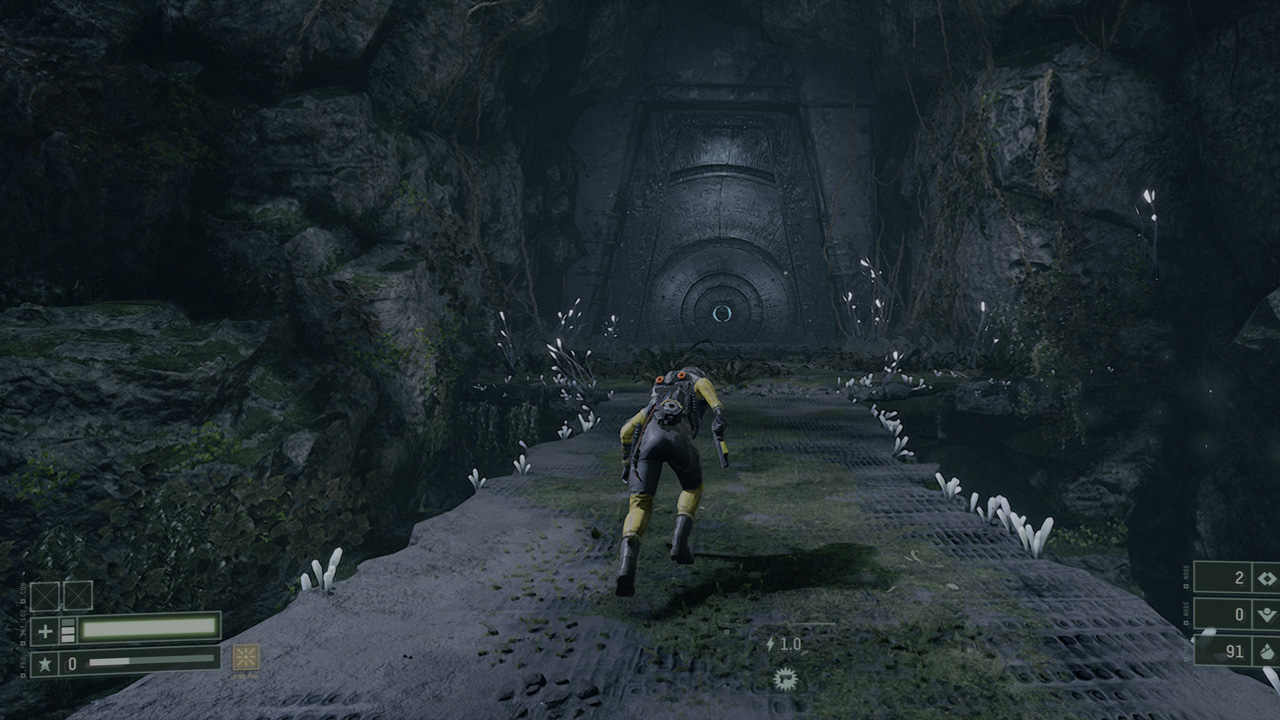Click the resource counter showing 2
1280x720 pixels.
[1239, 578]
